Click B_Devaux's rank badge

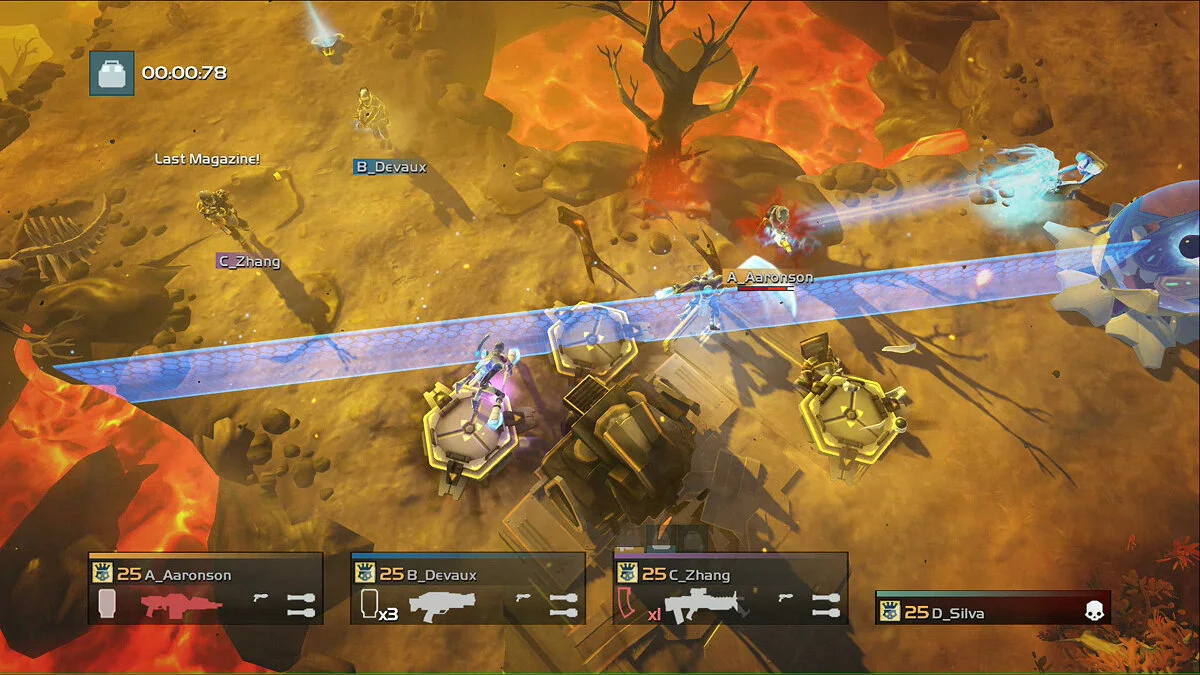[x=364, y=573]
